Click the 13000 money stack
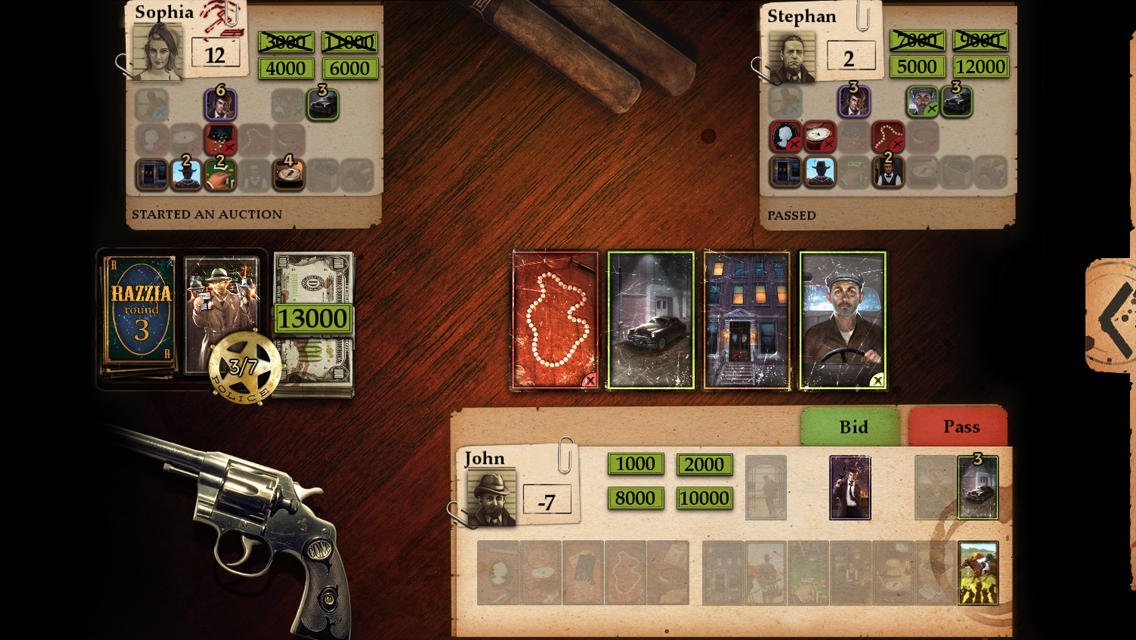Image resolution: width=1136 pixels, height=640 pixels. [313, 320]
